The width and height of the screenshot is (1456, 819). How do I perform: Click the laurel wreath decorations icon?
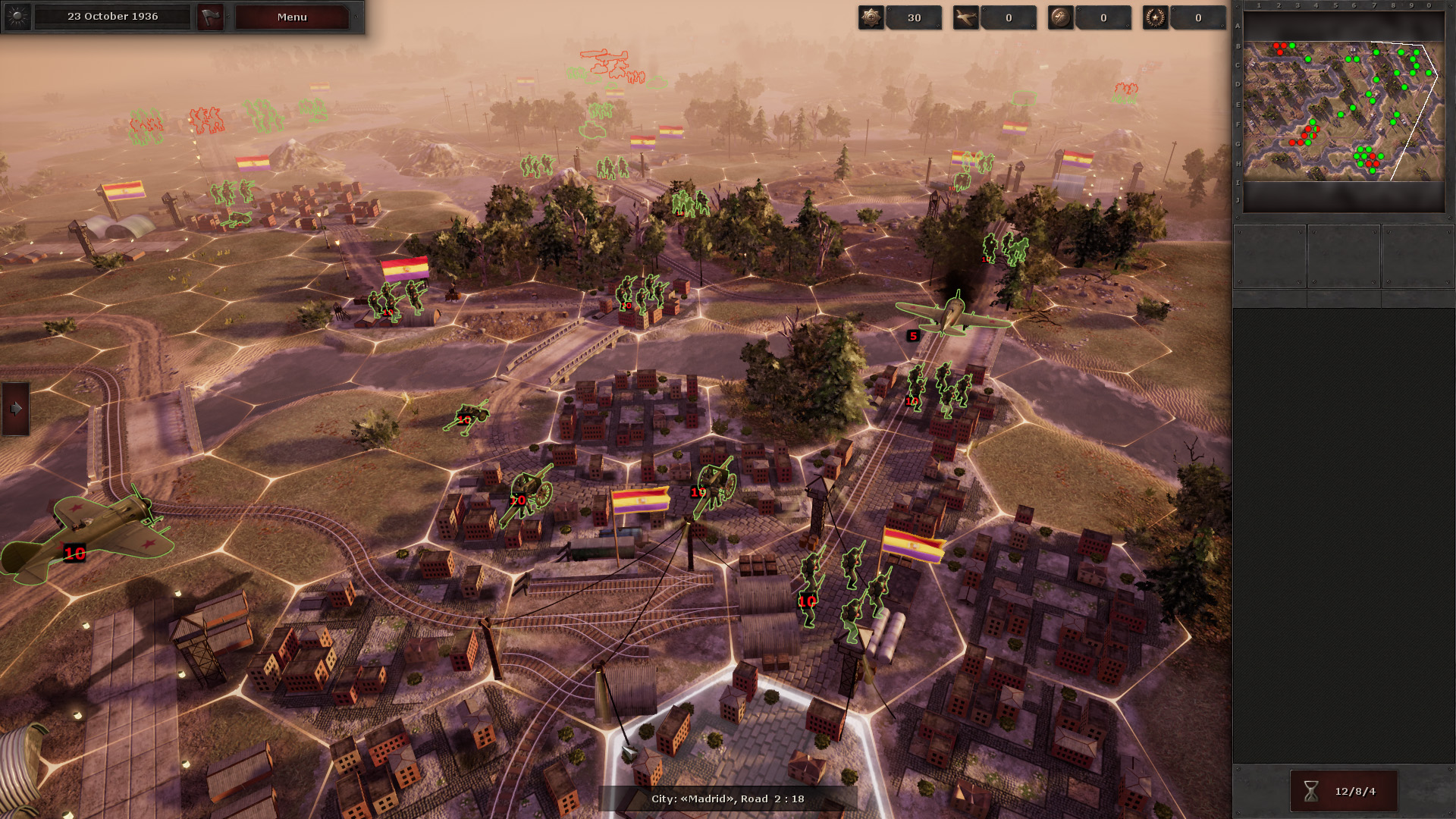(1154, 17)
